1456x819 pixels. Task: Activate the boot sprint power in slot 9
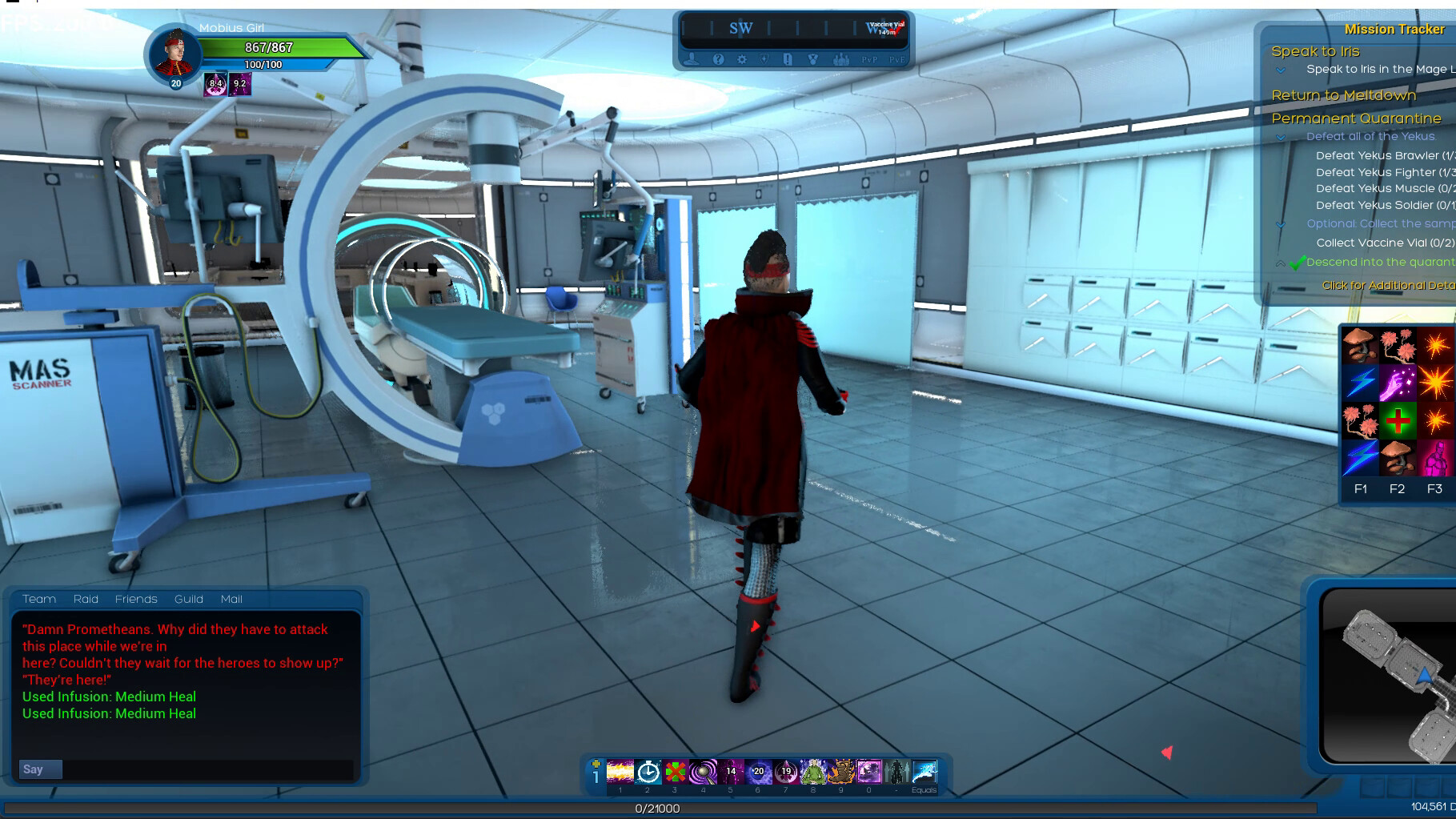tap(840, 773)
